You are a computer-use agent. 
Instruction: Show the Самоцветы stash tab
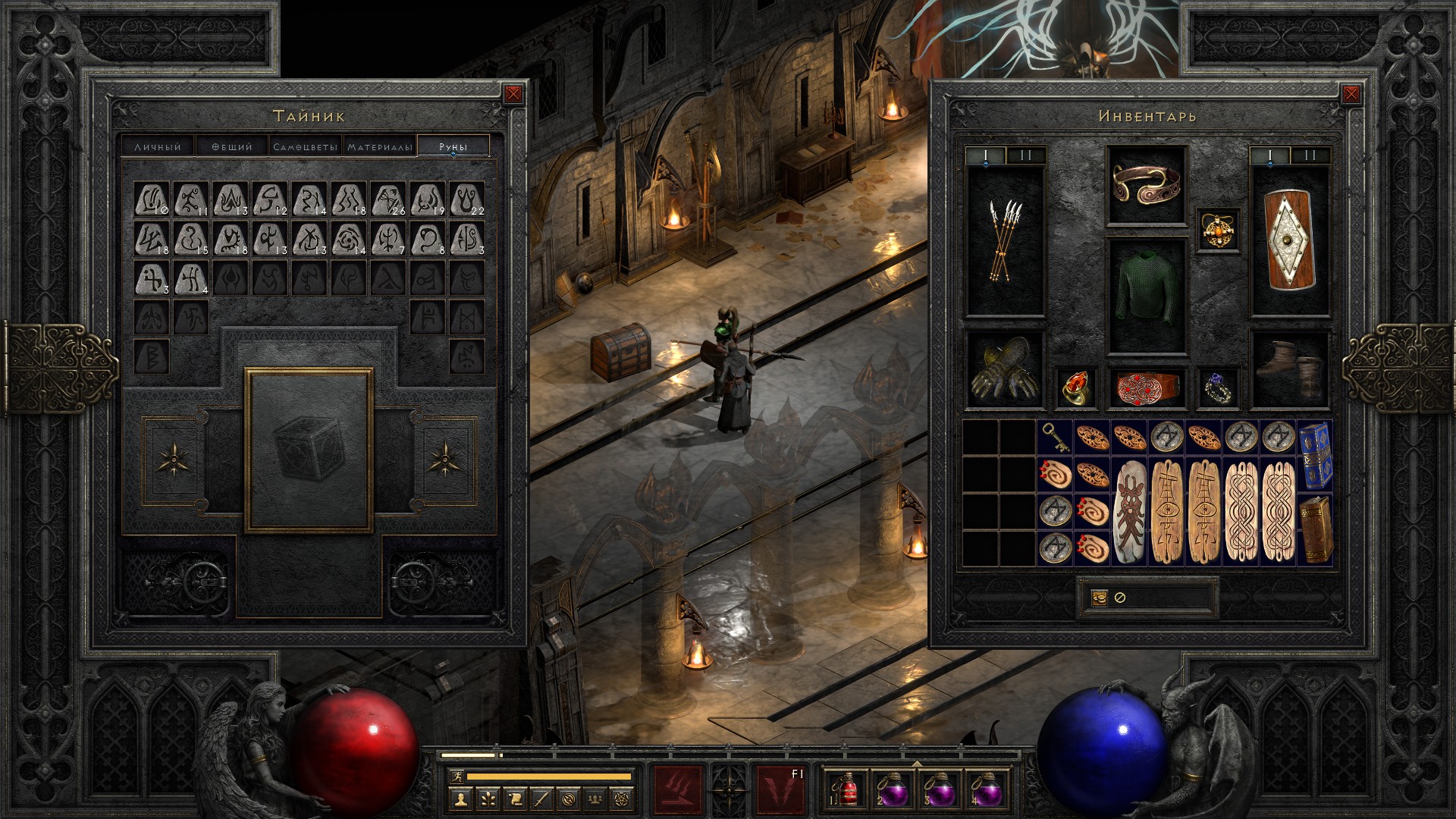tap(305, 146)
